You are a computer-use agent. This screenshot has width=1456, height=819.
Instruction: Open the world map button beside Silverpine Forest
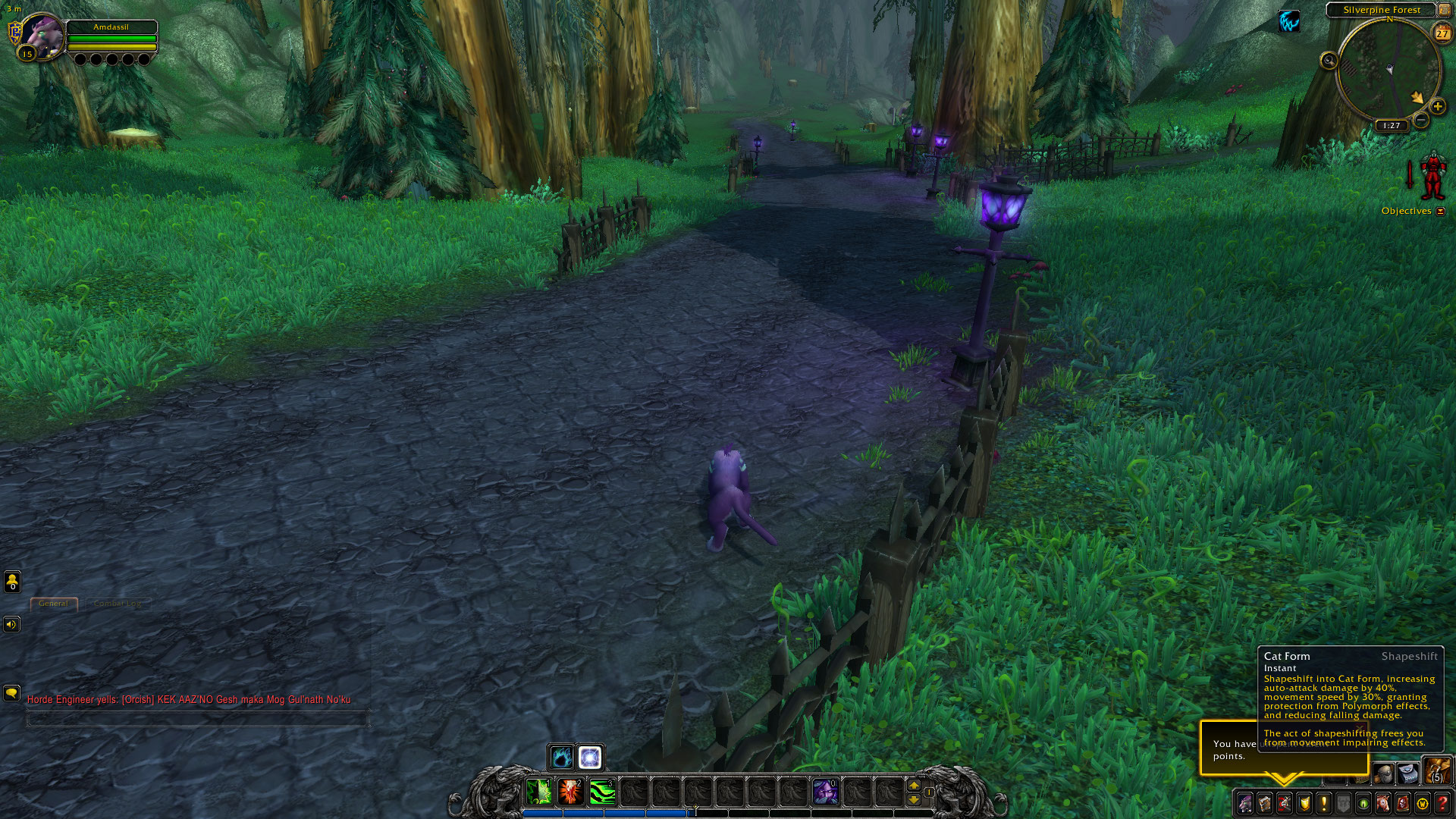coord(1445,10)
